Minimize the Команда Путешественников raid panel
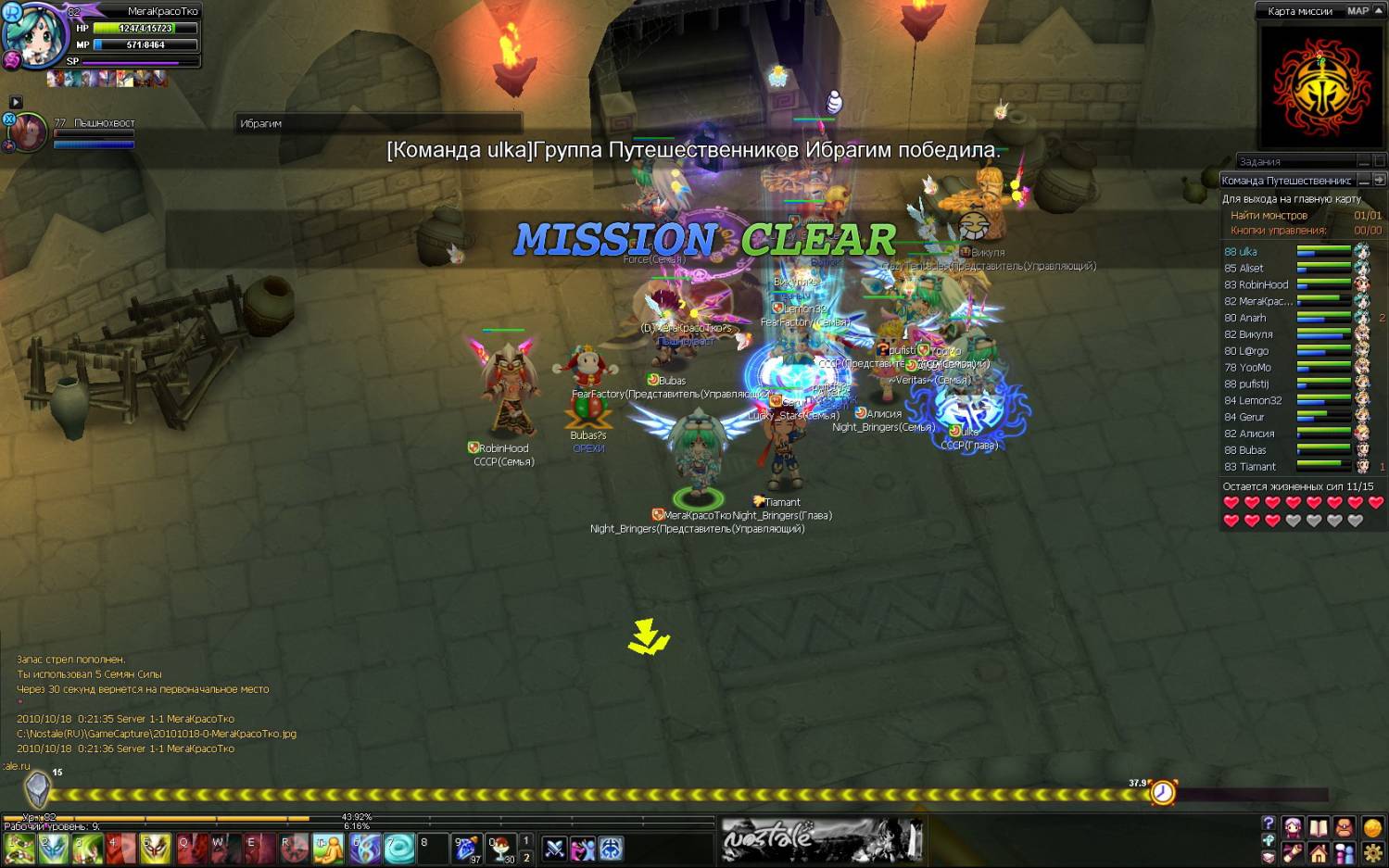This screenshot has height=868, width=1389. coord(1364,180)
